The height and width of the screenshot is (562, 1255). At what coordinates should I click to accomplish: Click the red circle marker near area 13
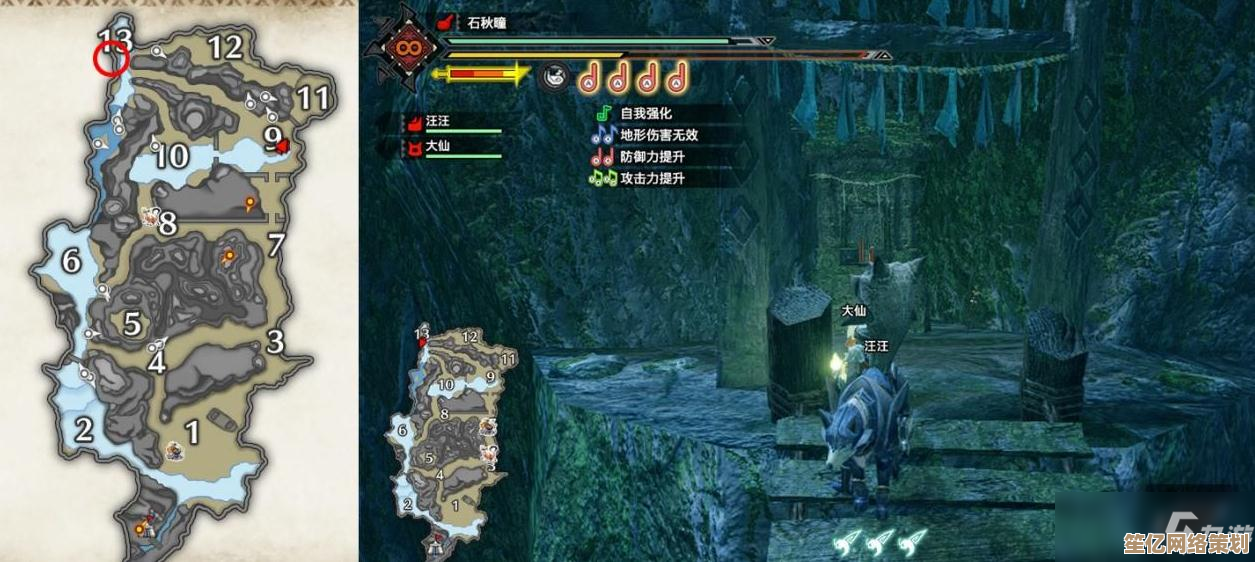(x=109, y=61)
